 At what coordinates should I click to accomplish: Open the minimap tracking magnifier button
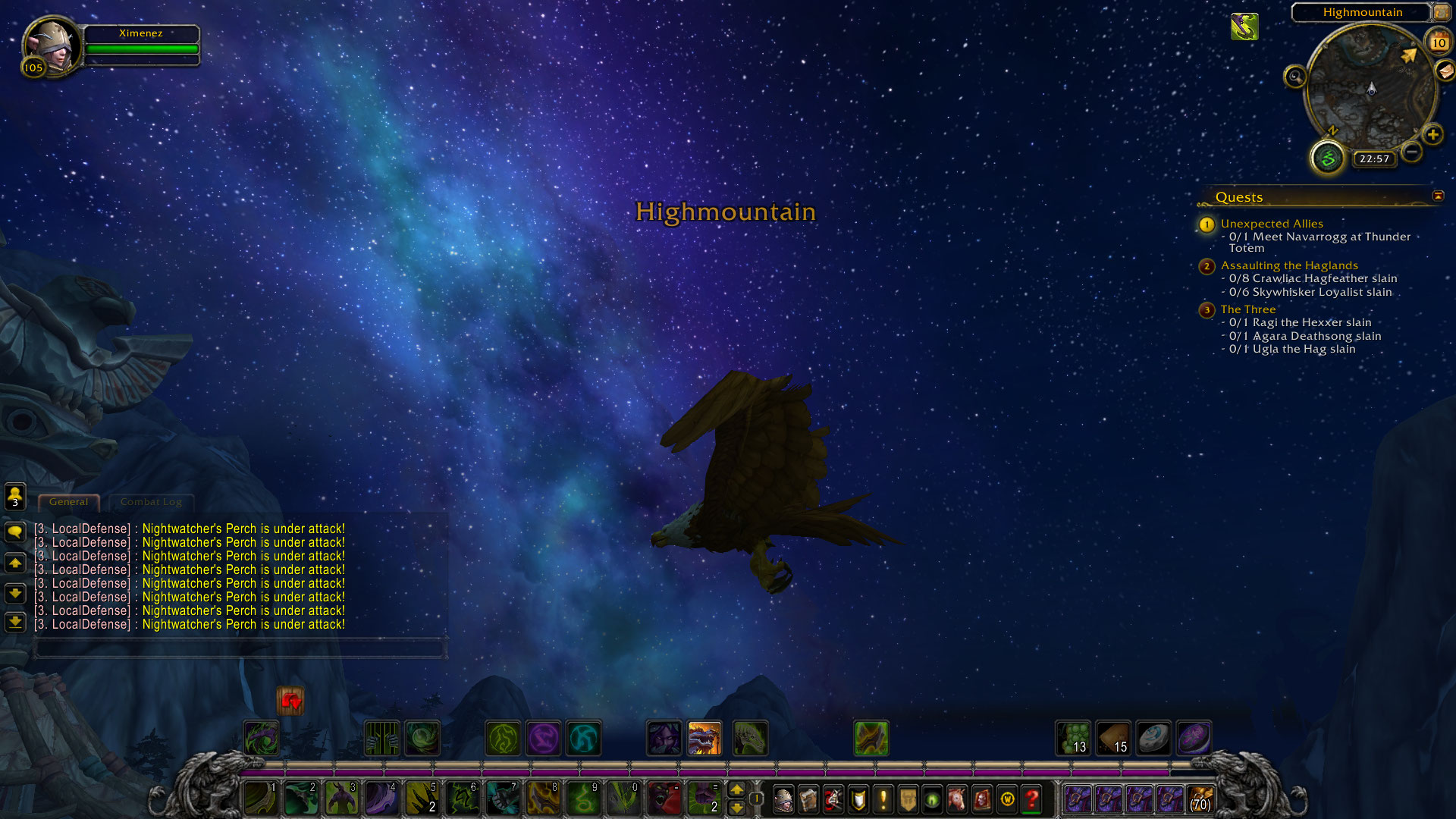(x=1294, y=77)
